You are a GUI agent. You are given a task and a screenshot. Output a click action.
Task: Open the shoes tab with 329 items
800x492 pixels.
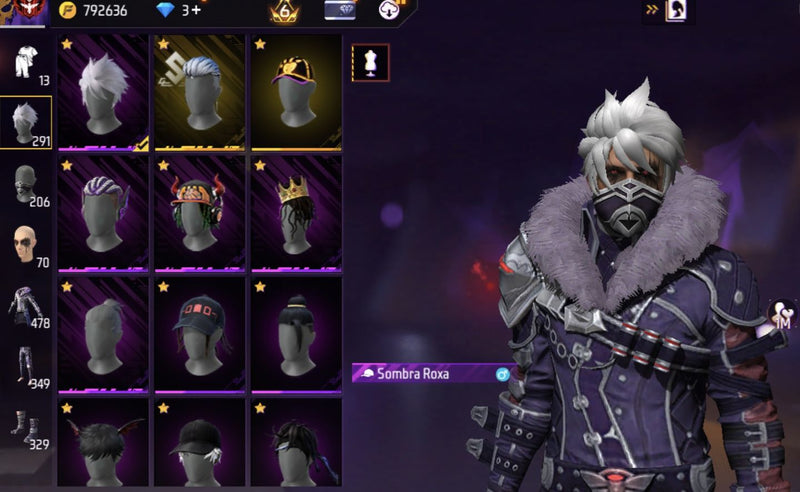[x=25, y=427]
